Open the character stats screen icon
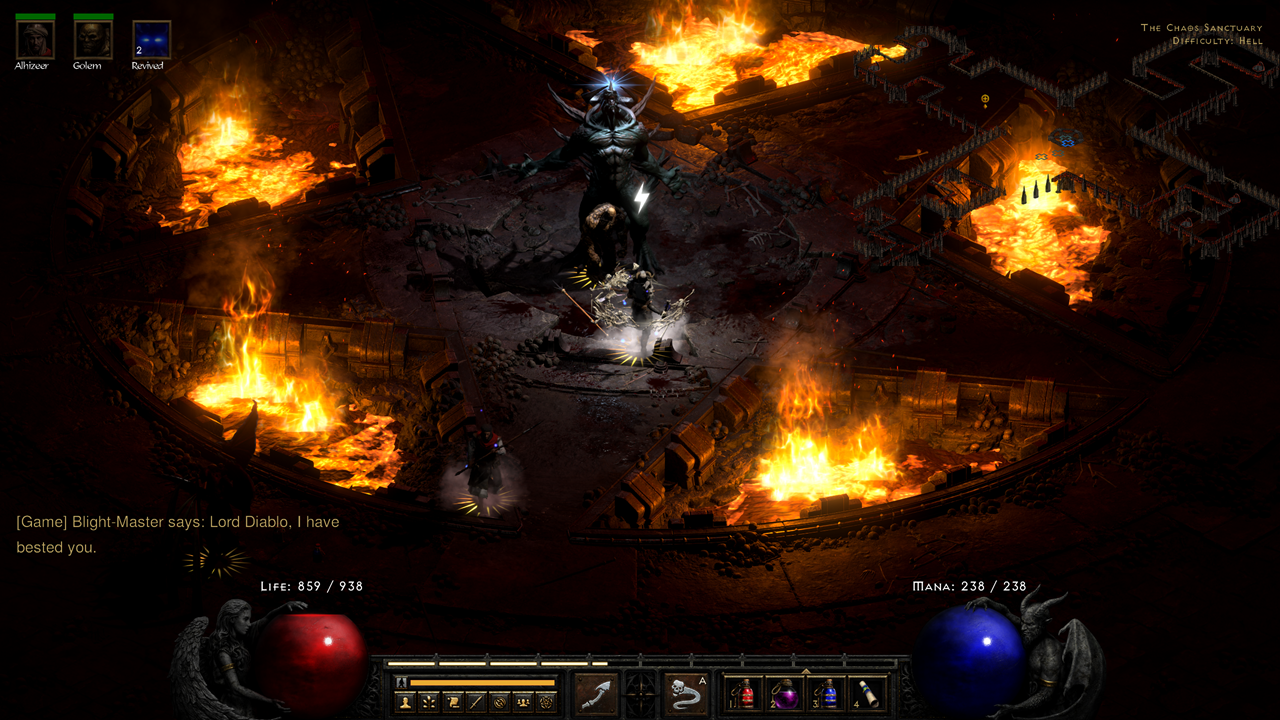 tap(406, 700)
